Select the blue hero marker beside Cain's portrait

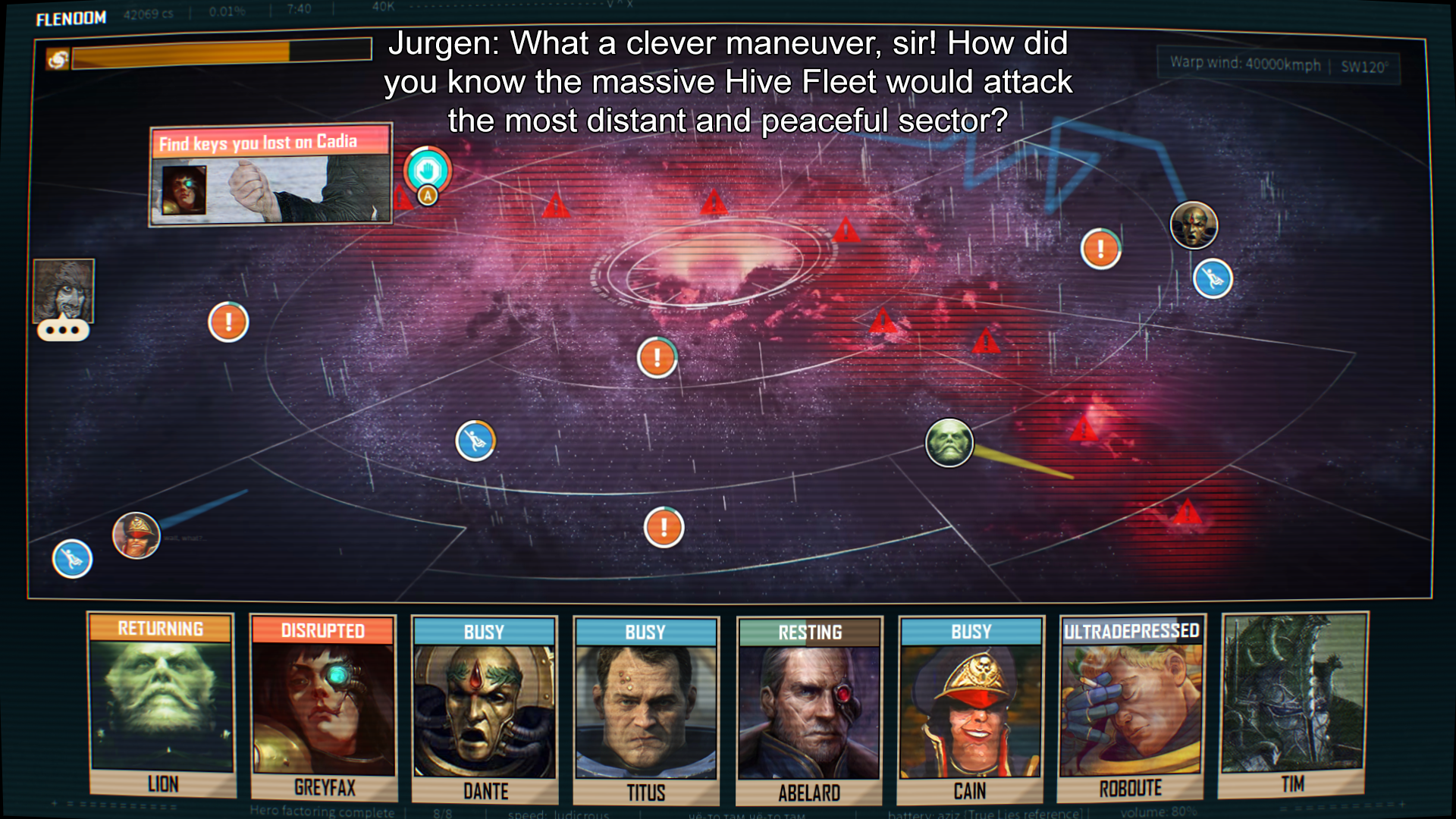(72, 560)
